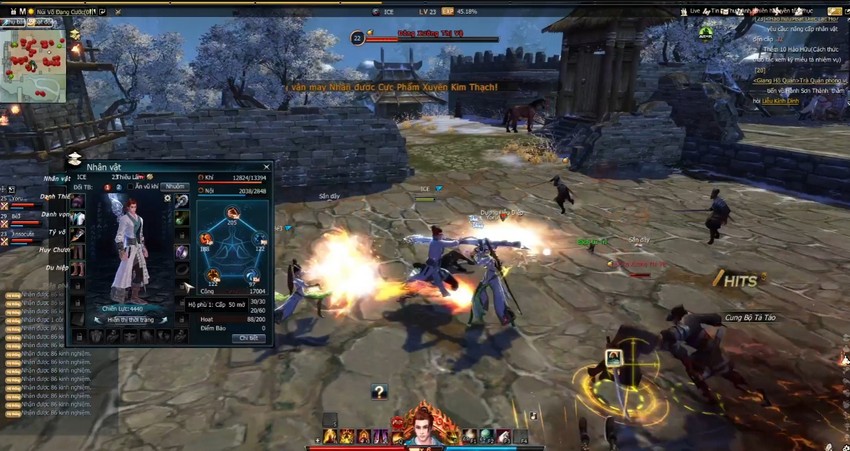Select the Huy Chương side tab

coord(55,250)
